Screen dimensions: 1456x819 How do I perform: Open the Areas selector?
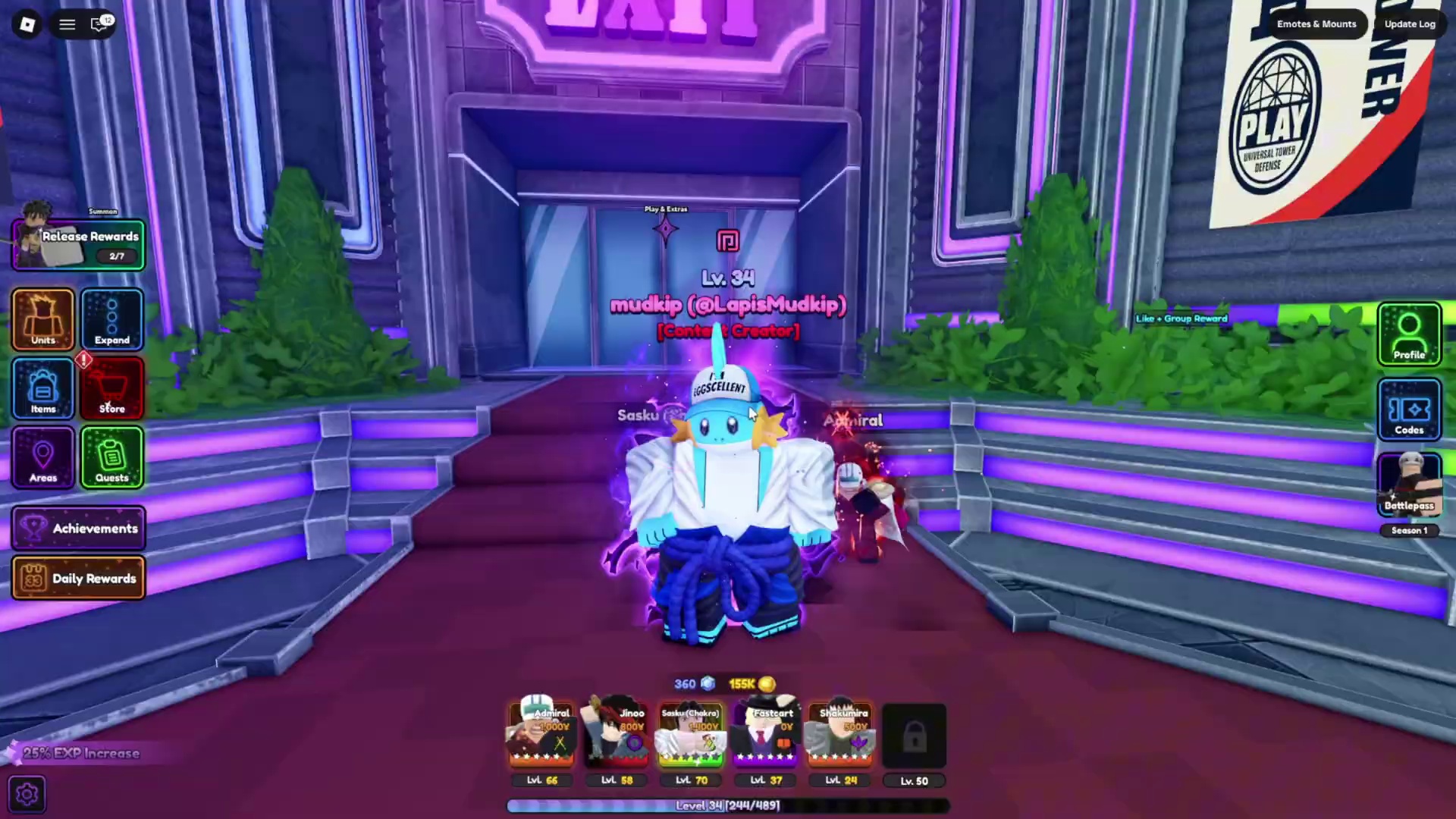click(x=42, y=458)
